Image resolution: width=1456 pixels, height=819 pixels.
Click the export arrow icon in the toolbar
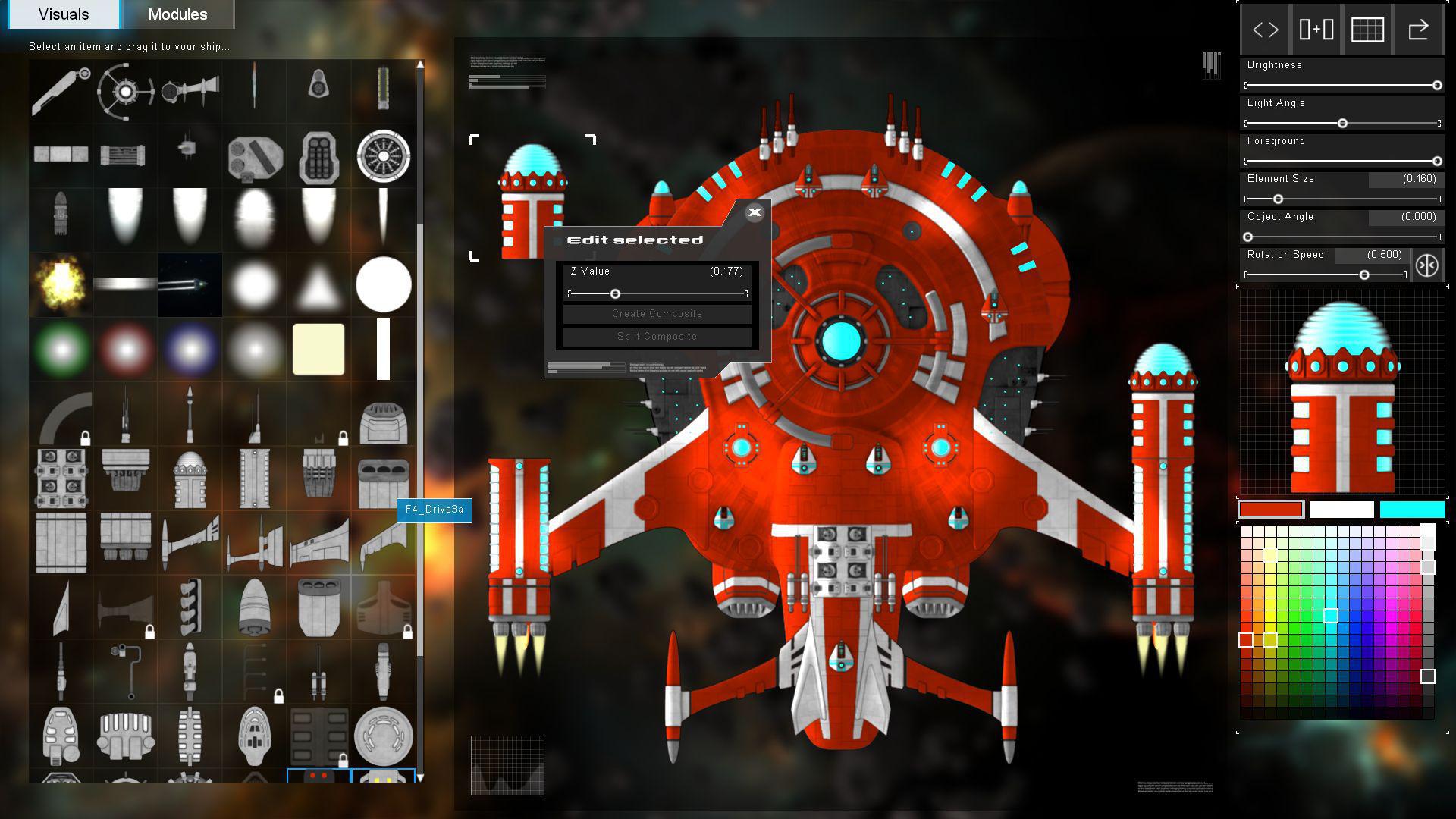pos(1419,29)
